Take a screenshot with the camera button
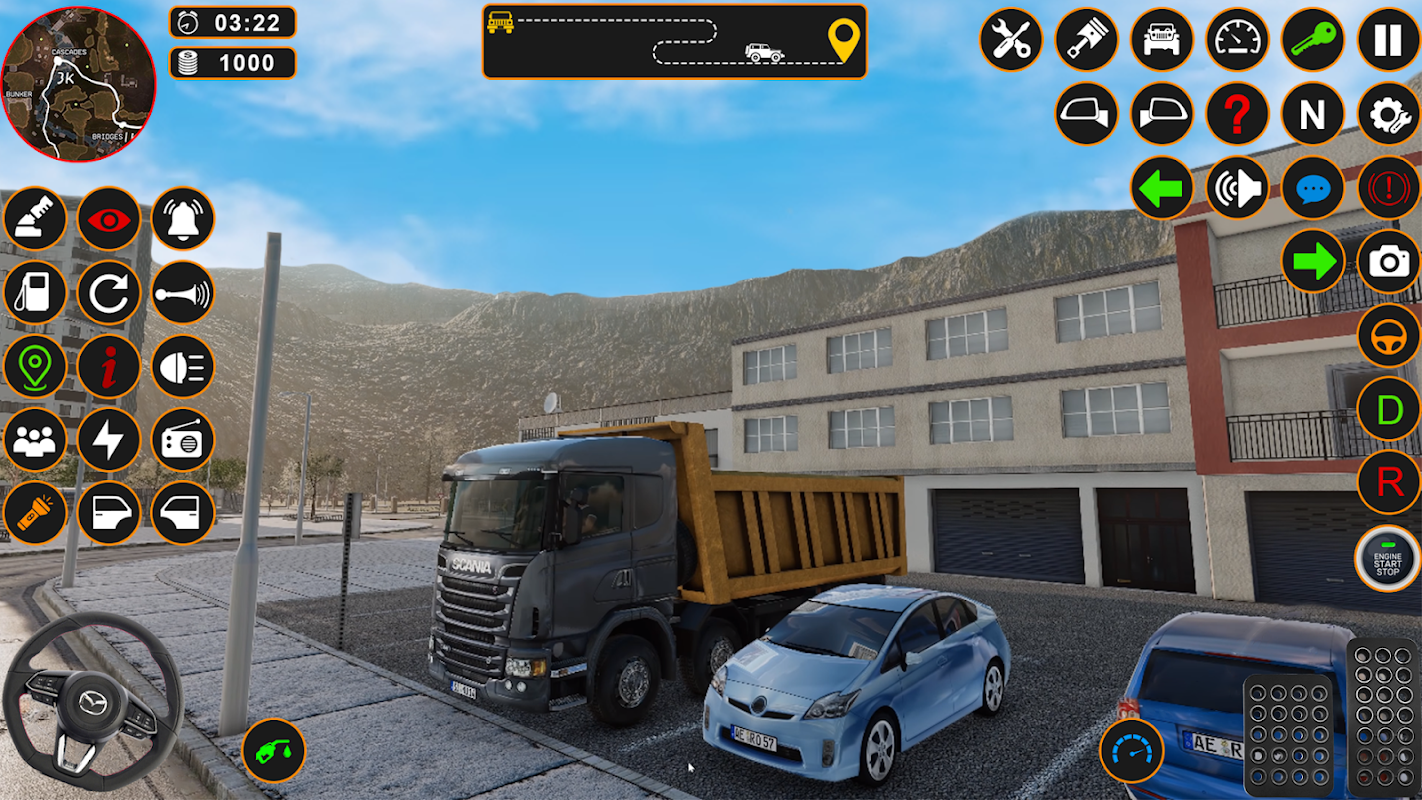Screen dimensions: 1422x800 [x=1388, y=262]
